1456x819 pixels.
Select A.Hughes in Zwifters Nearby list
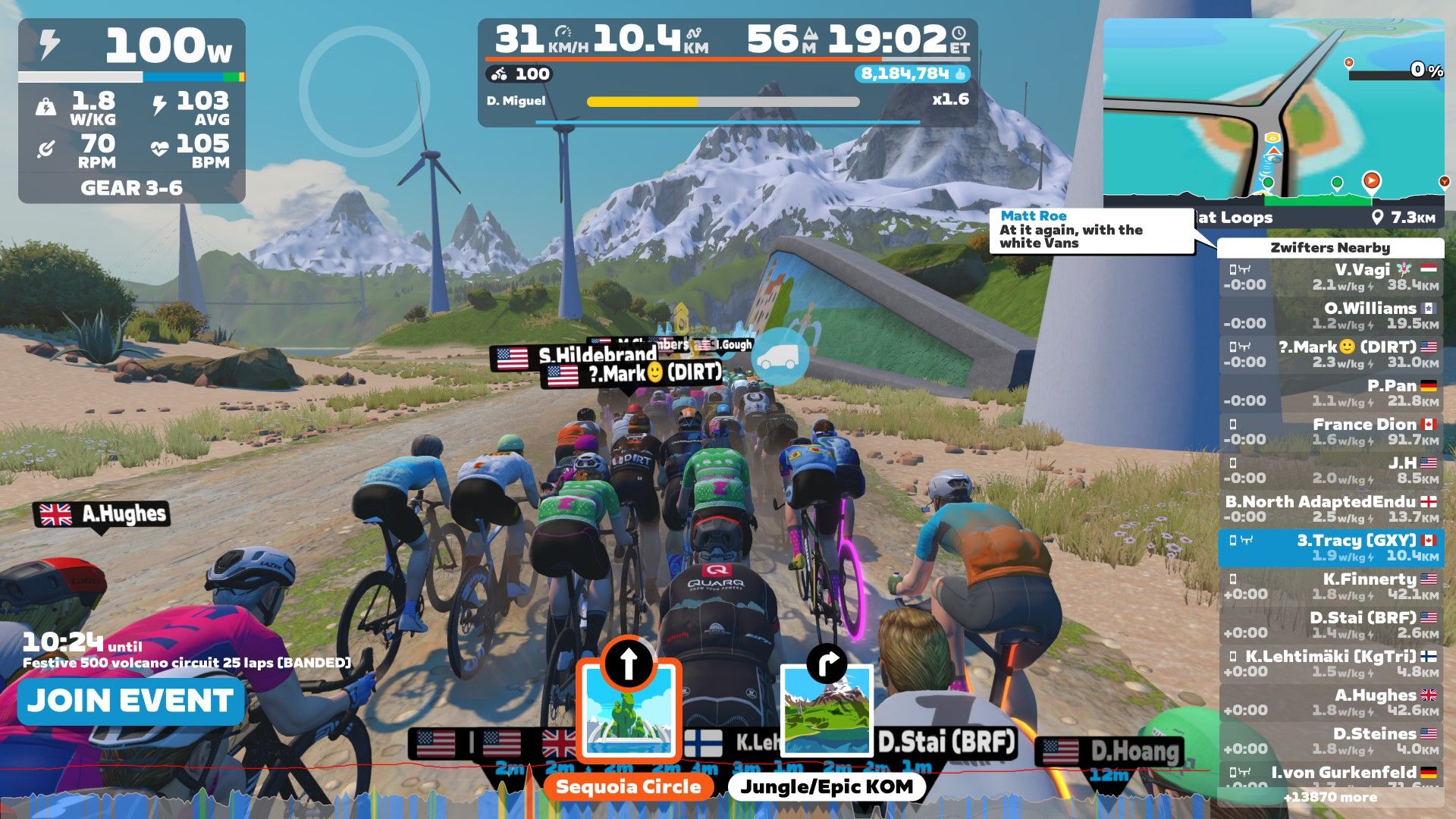click(1331, 702)
